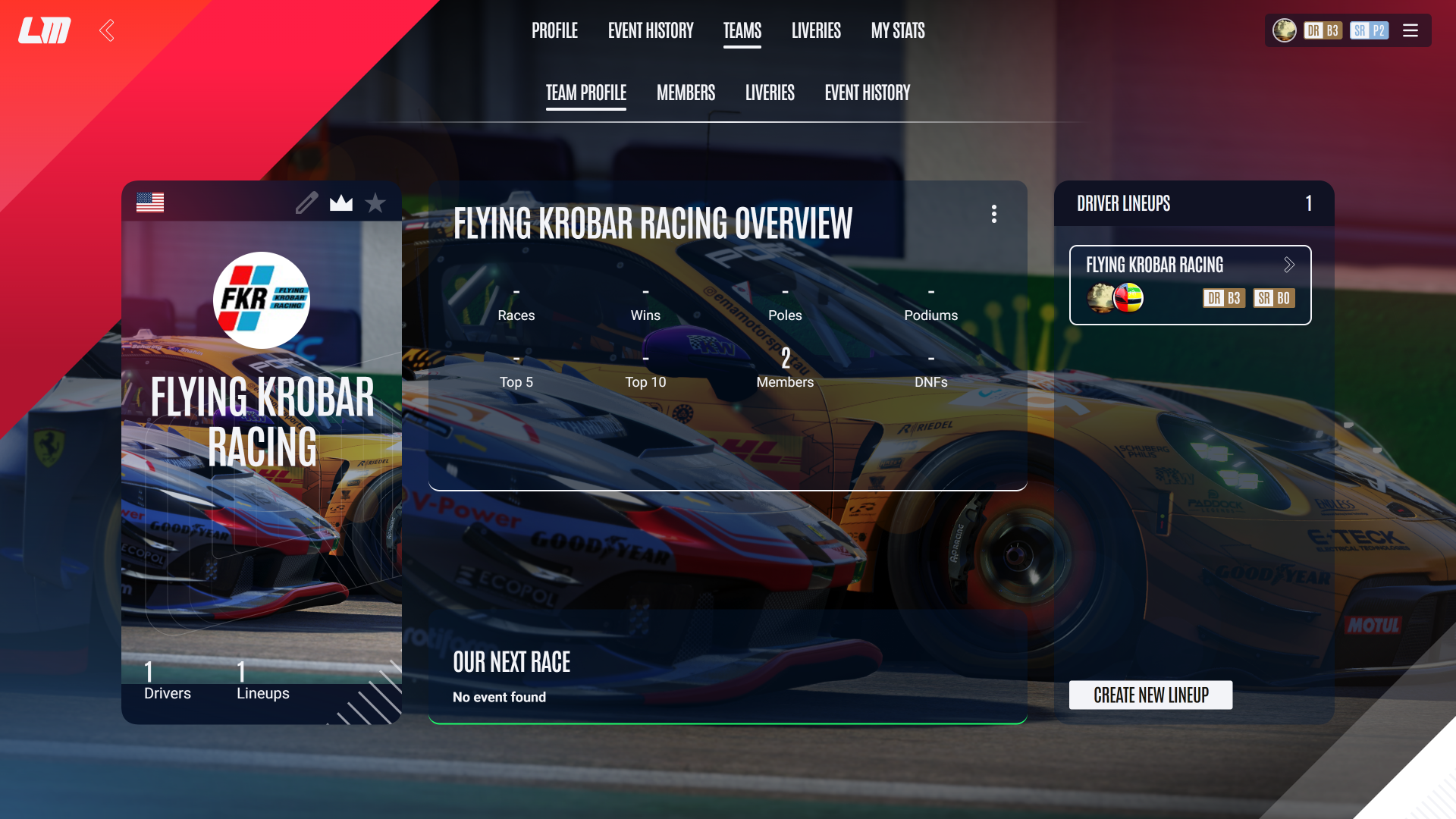Click the crown icon on the team card

[x=341, y=202]
